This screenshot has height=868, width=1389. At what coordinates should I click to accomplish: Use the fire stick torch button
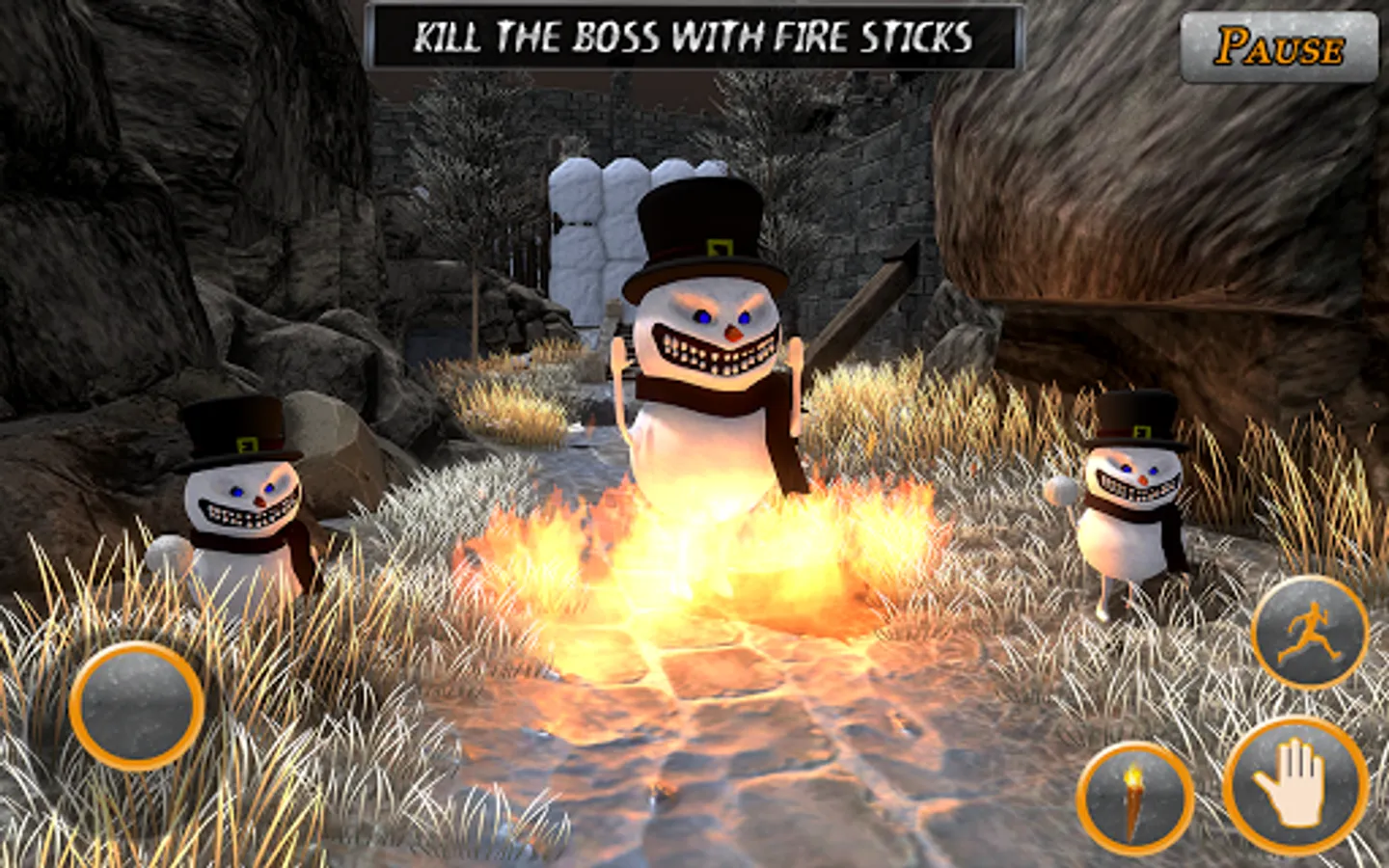(1134, 798)
